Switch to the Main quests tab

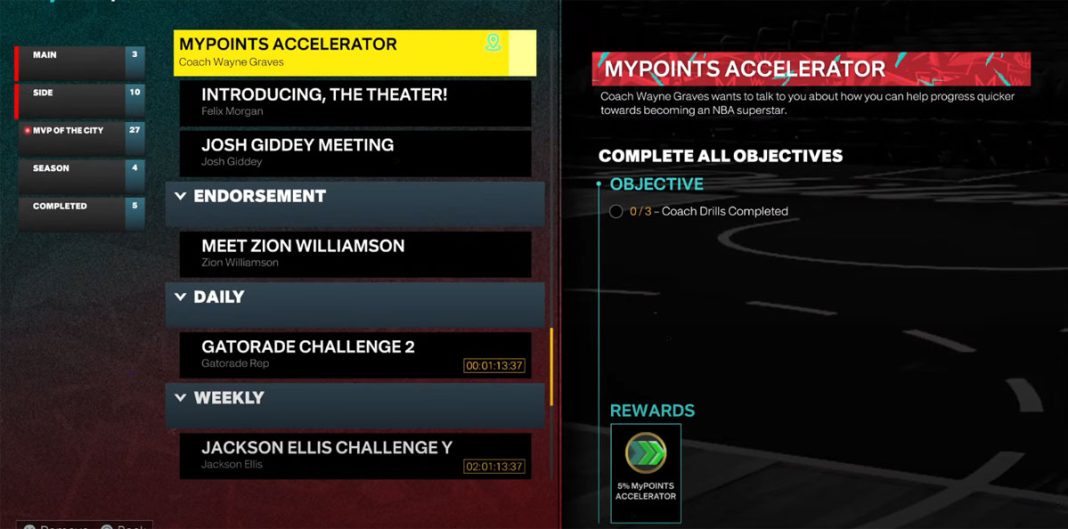coord(80,62)
